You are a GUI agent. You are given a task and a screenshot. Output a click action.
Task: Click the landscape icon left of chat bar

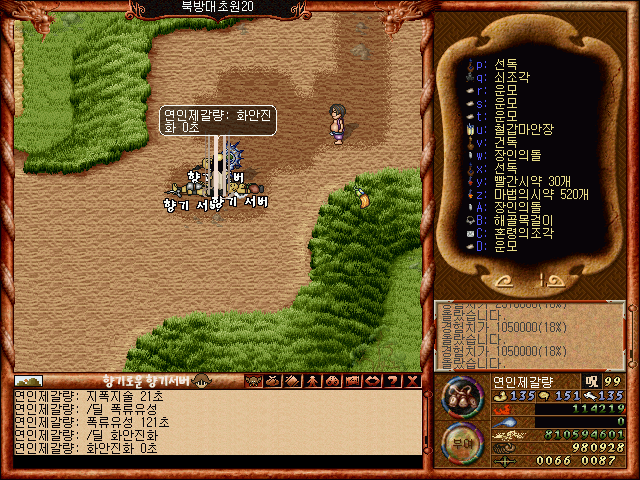click(x=28, y=381)
